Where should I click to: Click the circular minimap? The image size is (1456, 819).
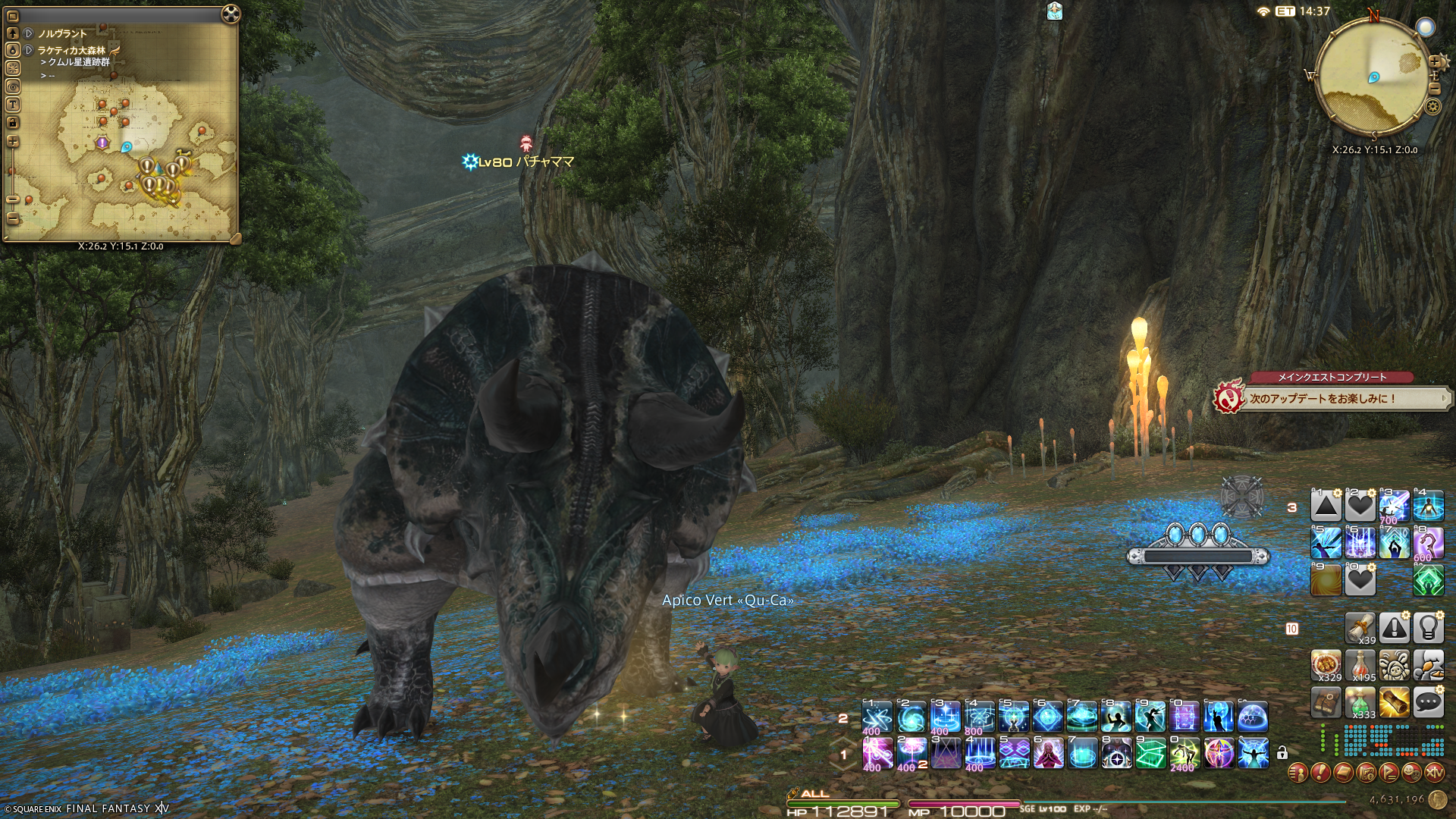1373,77
